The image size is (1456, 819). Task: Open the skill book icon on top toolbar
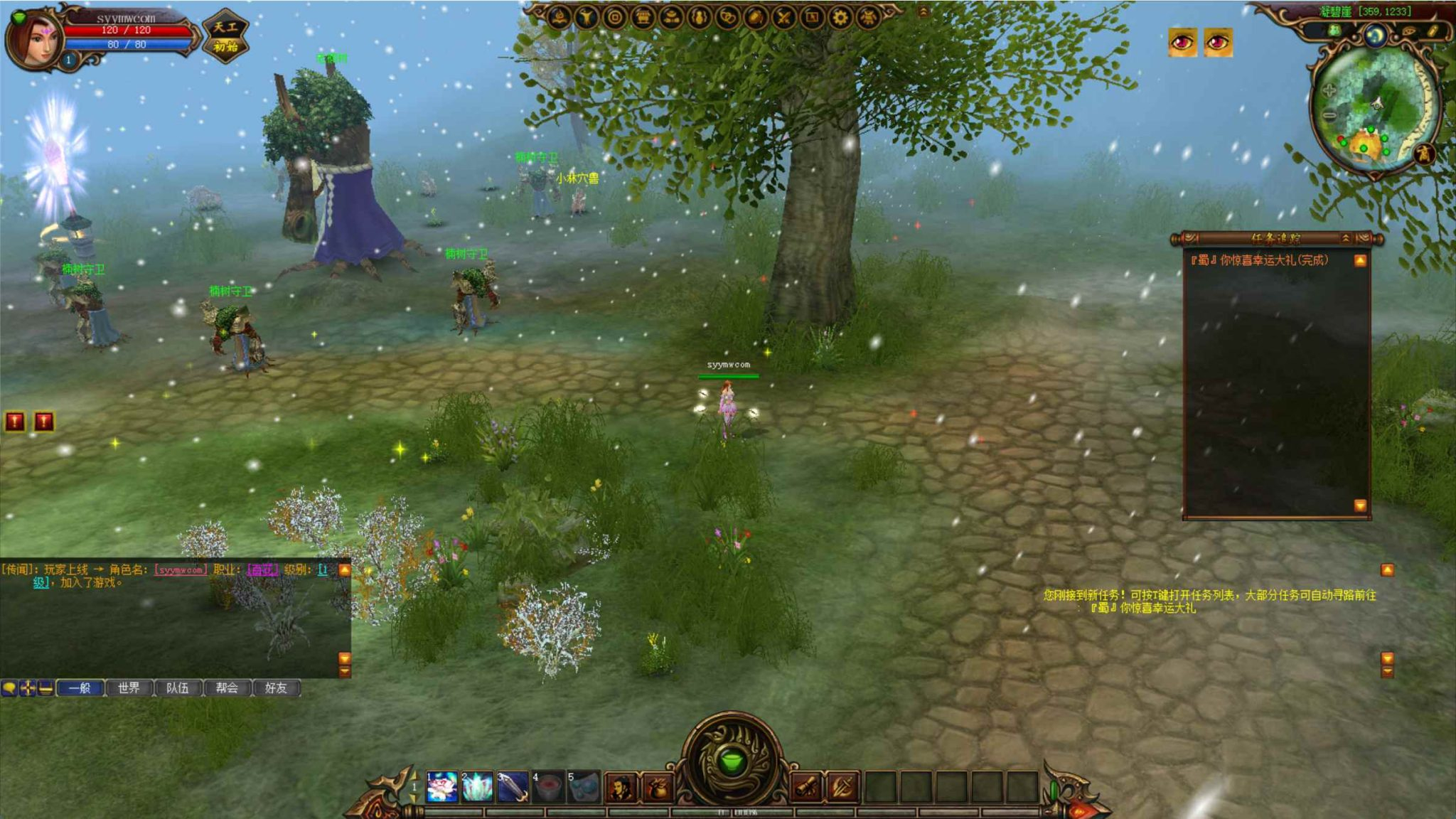point(560,16)
